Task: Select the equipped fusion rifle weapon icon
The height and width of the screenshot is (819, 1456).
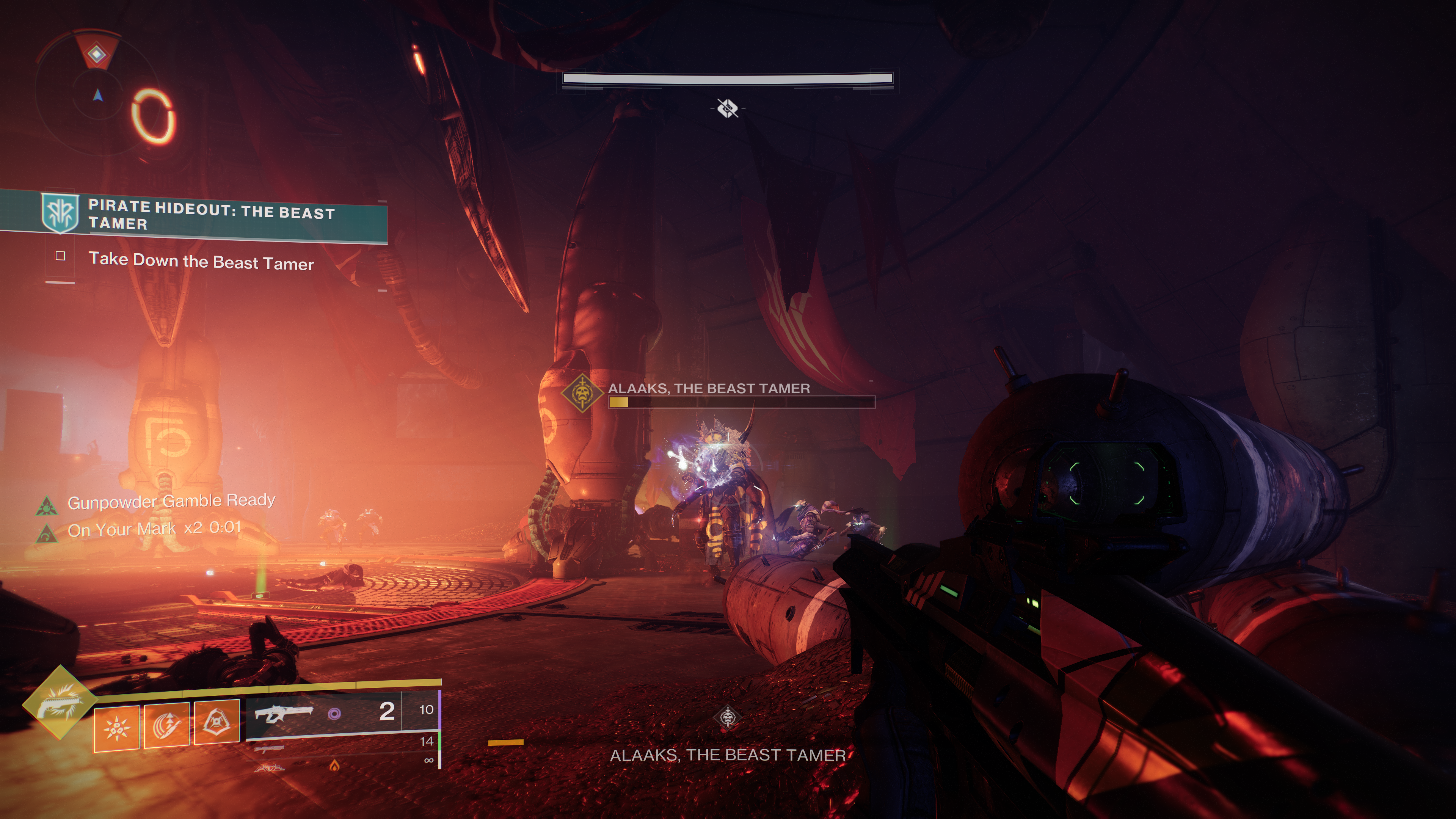Action: click(282, 714)
